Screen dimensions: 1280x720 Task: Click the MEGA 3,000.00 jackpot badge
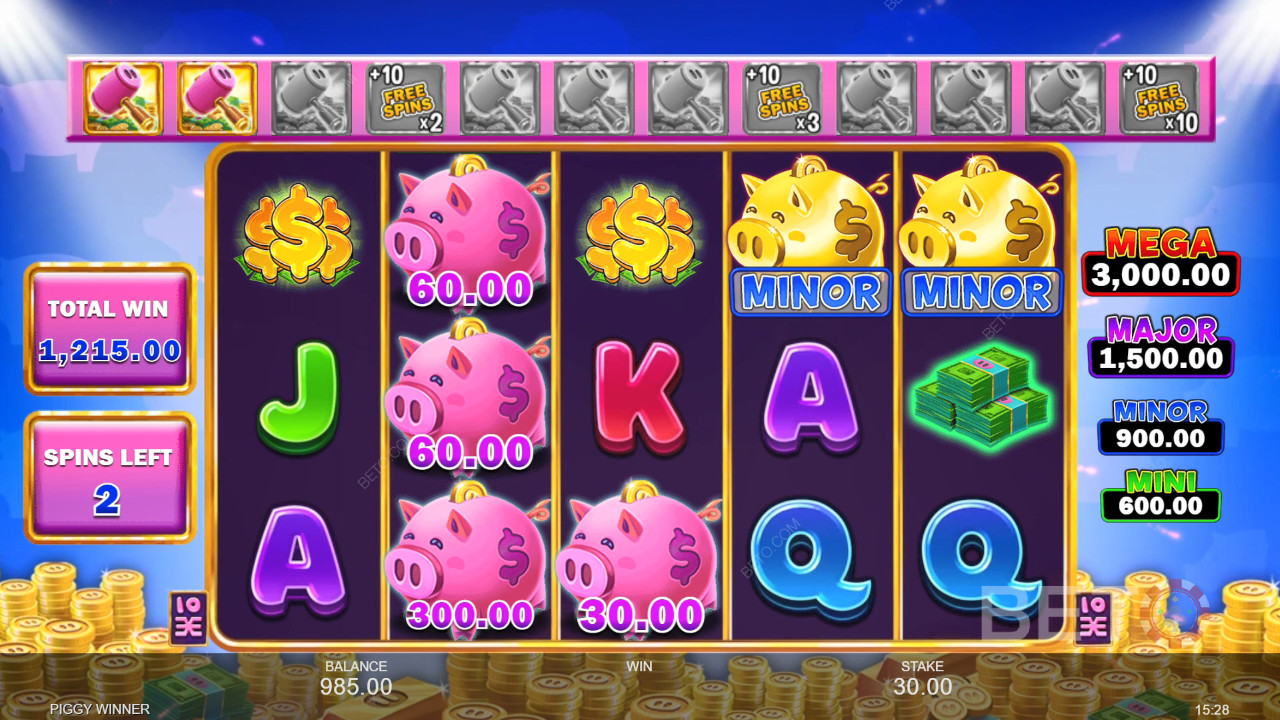click(1160, 258)
